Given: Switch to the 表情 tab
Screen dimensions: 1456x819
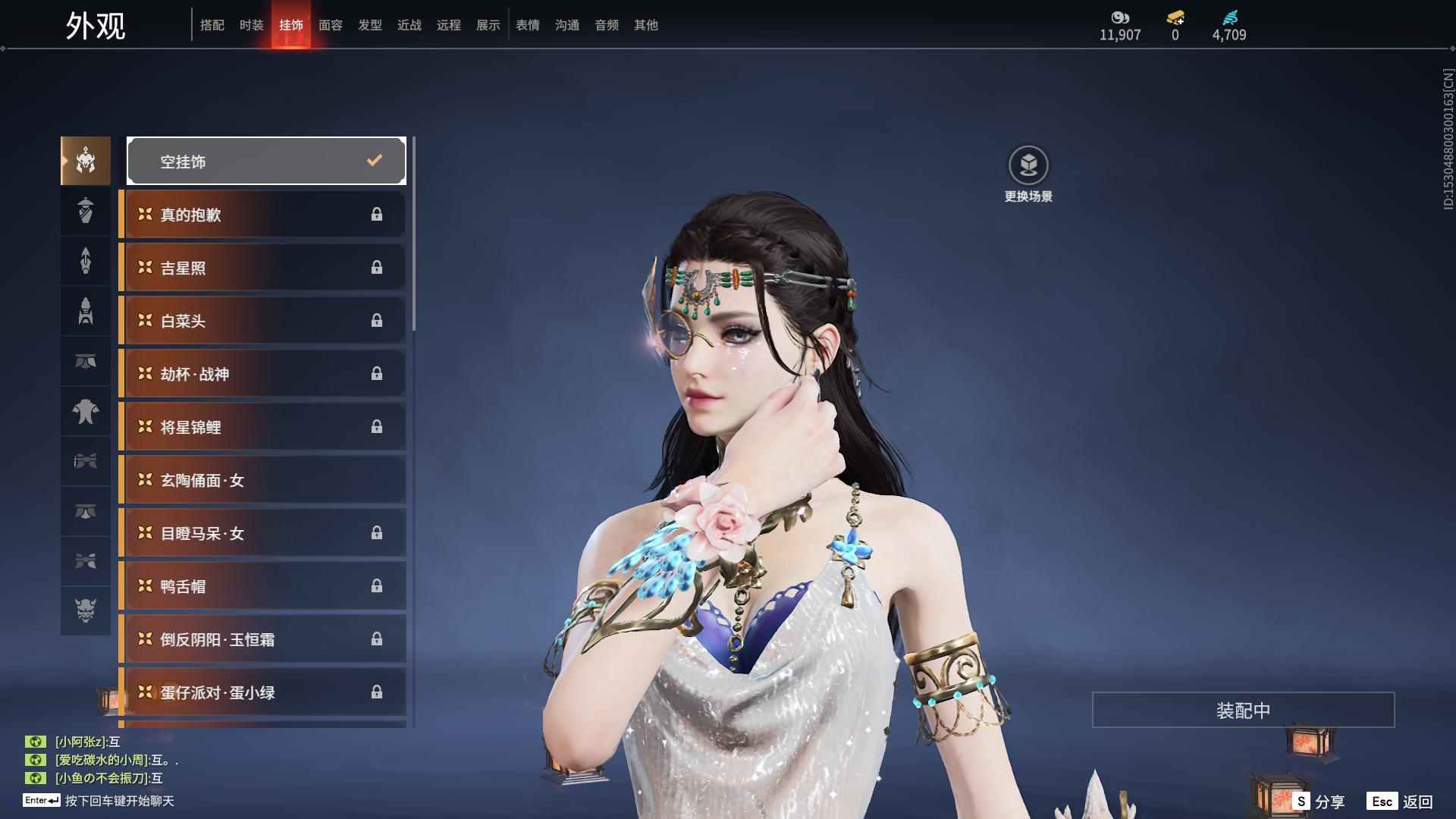Looking at the screenshot, I should (528, 25).
